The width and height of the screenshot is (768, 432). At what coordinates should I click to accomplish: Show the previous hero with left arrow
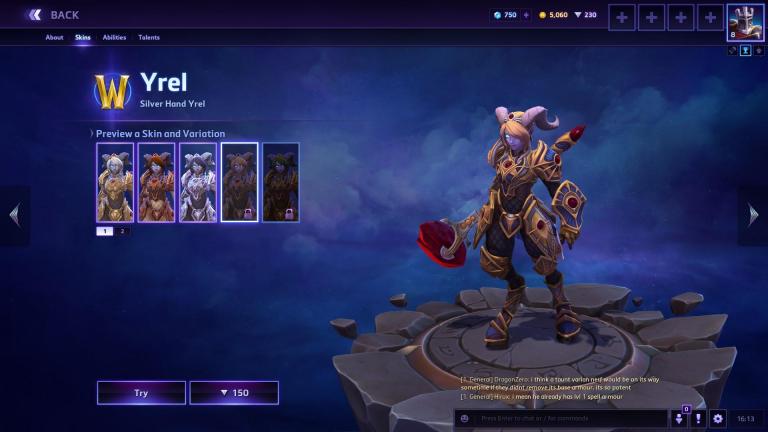click(14, 214)
